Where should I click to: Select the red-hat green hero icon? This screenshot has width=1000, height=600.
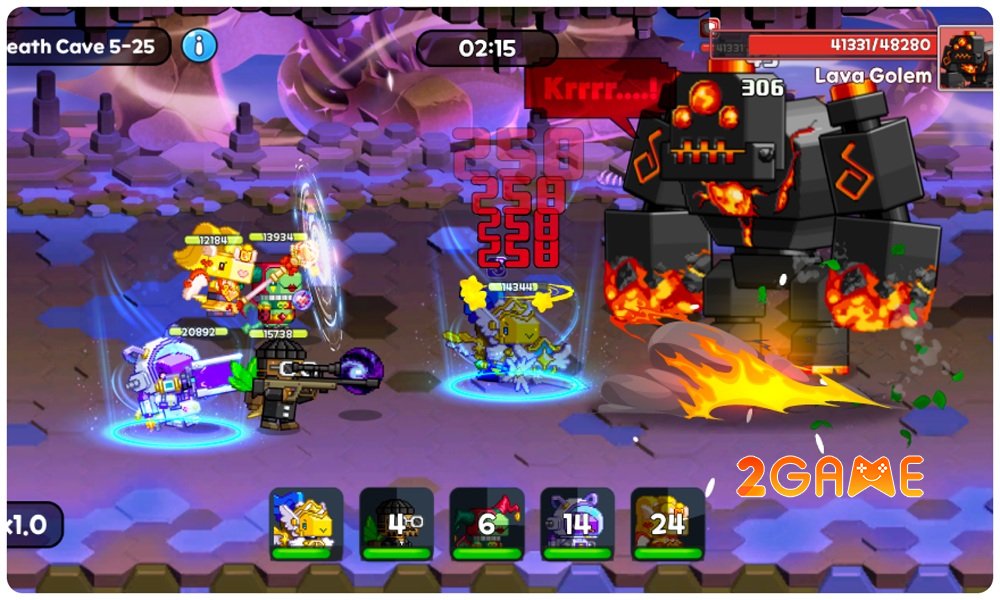(x=487, y=523)
